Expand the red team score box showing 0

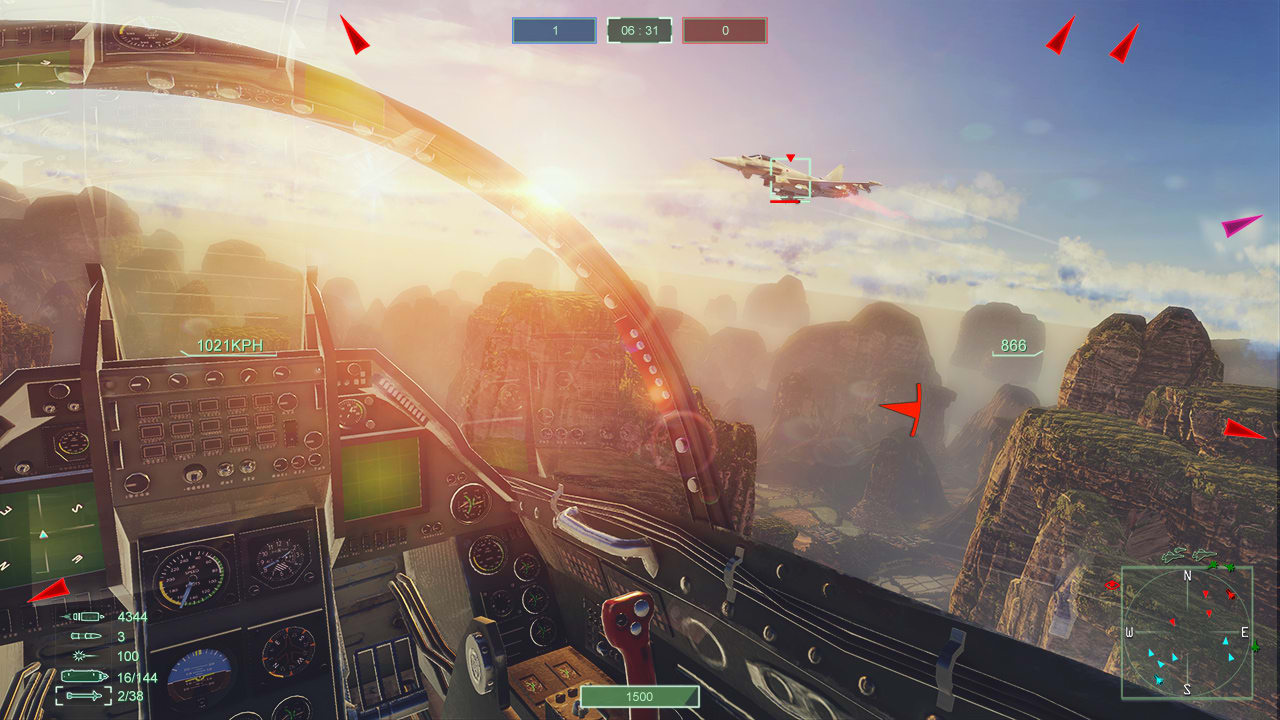(724, 31)
